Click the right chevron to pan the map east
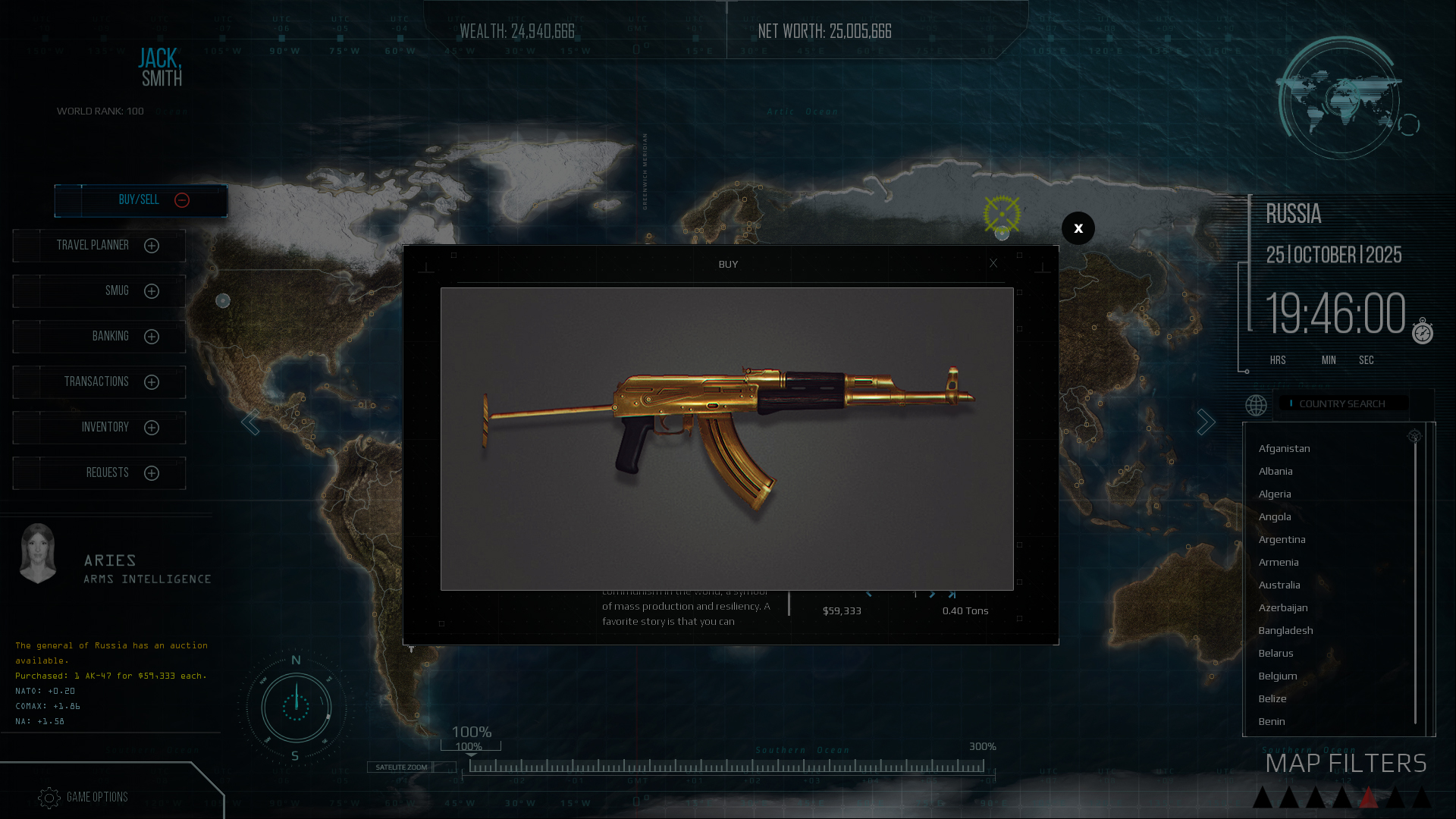This screenshot has height=819, width=1456. click(x=1207, y=422)
